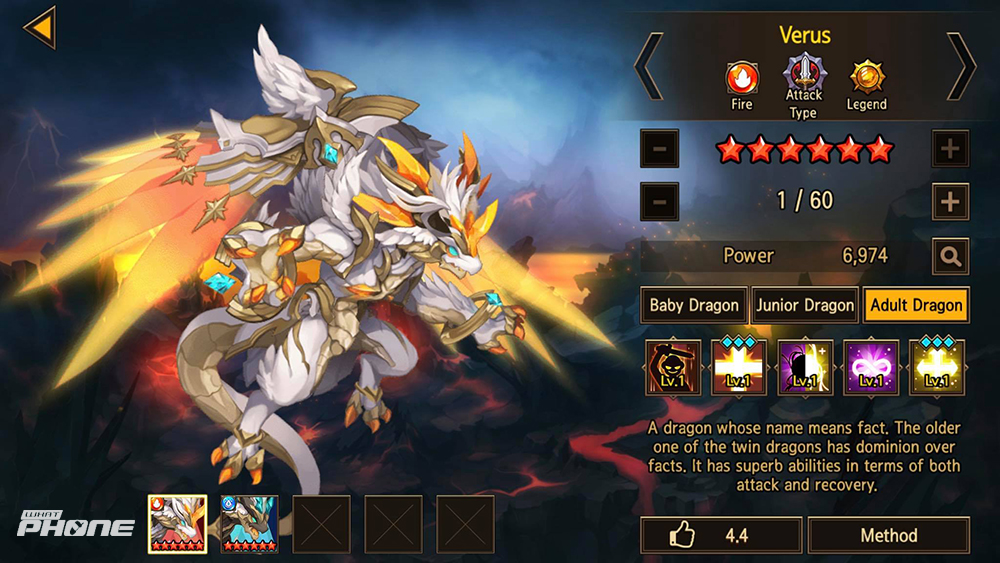This screenshot has width=1000, height=563.
Task: View the purple mask skill
Action: (x=872, y=367)
